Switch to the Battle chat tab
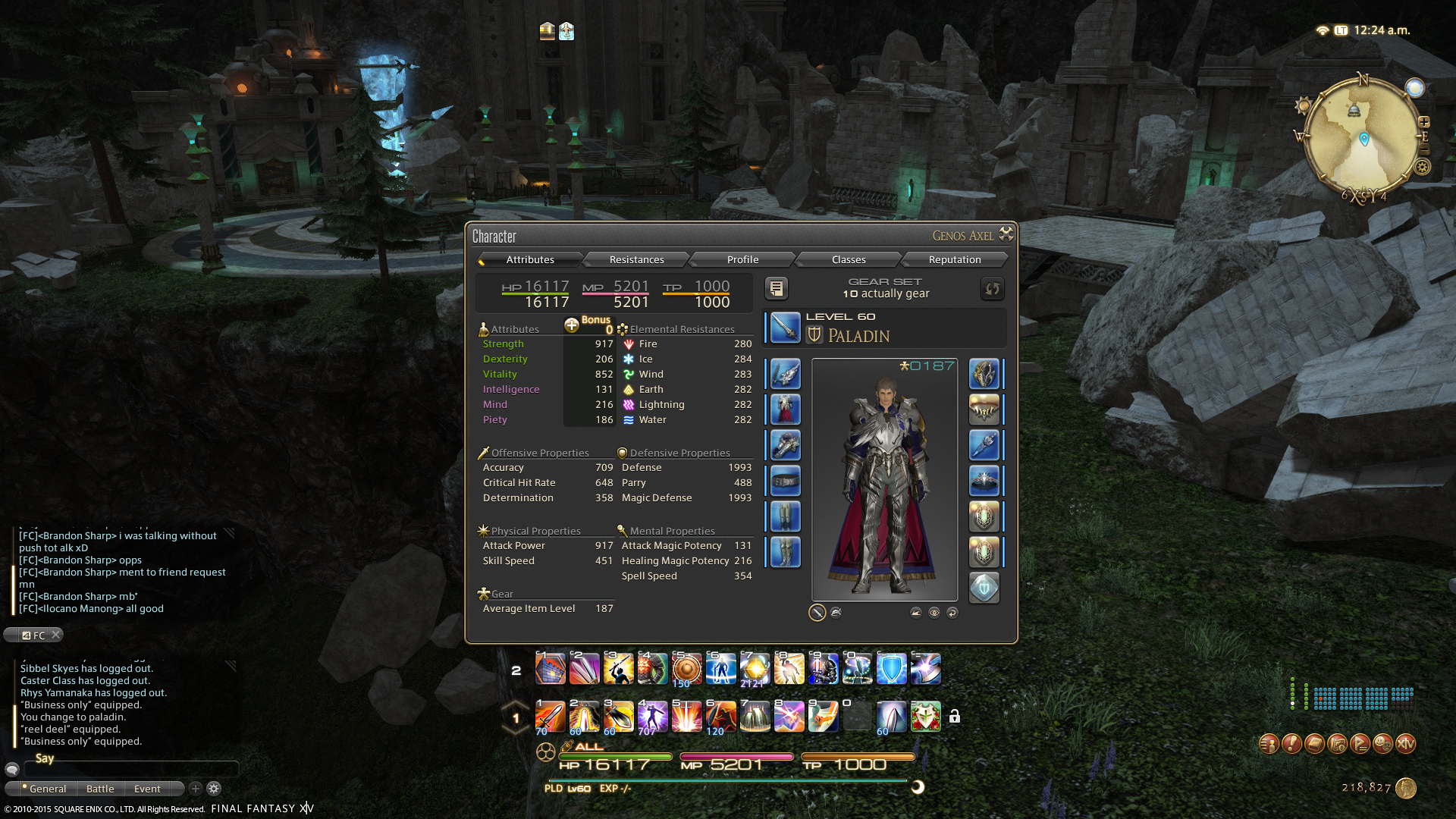This screenshot has height=819, width=1456. click(100, 789)
